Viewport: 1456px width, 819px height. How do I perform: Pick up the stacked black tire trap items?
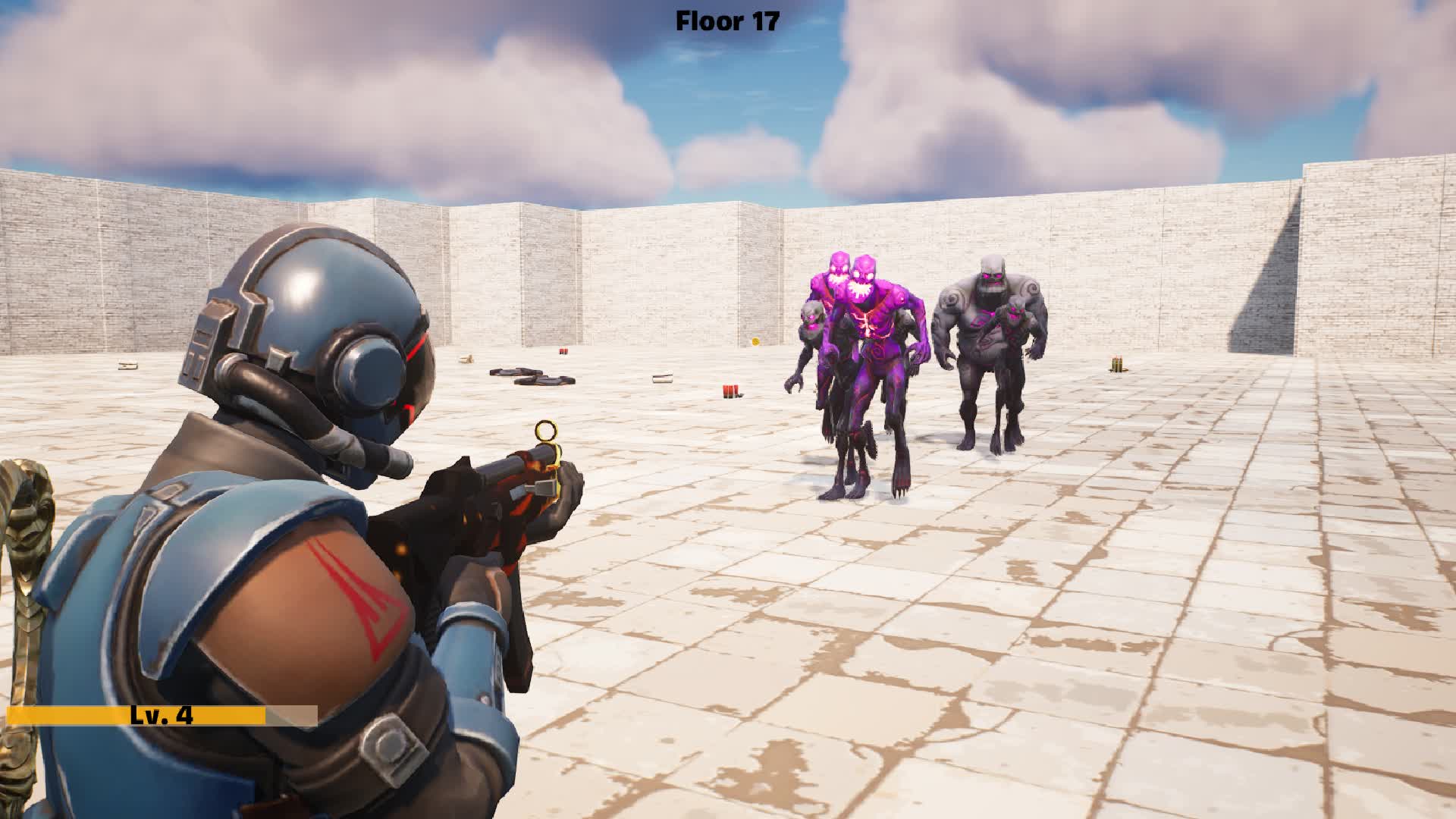tap(531, 377)
